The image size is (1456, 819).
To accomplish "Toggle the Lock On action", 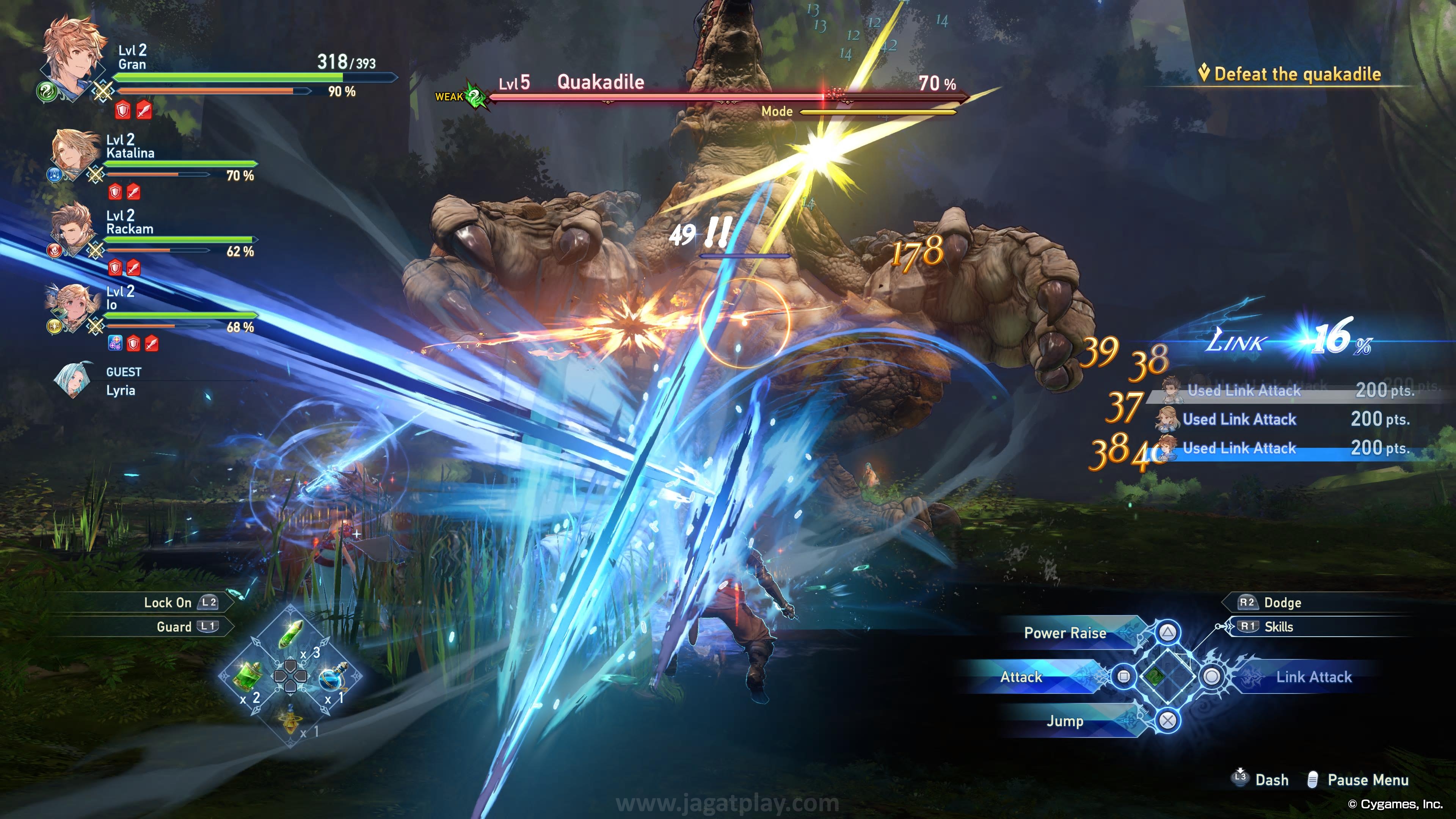I will click(x=168, y=602).
